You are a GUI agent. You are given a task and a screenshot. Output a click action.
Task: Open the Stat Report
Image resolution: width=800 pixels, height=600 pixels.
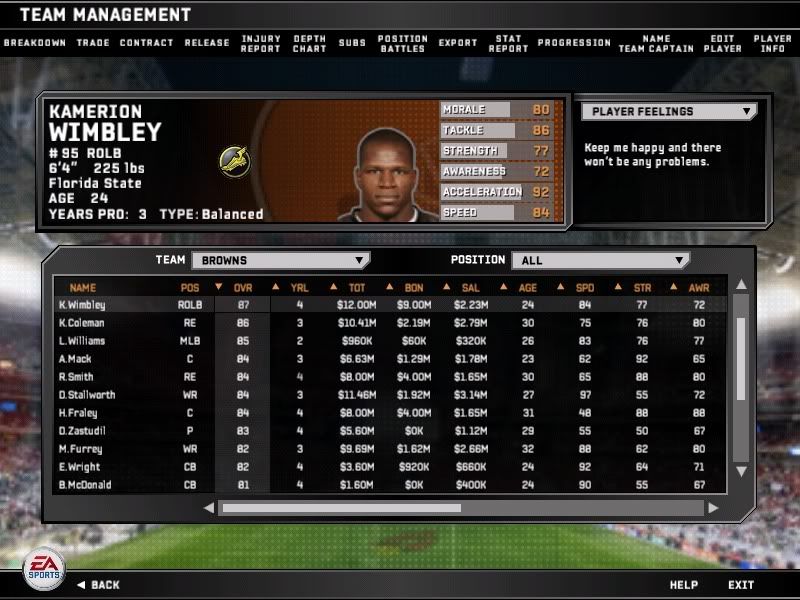(x=507, y=44)
